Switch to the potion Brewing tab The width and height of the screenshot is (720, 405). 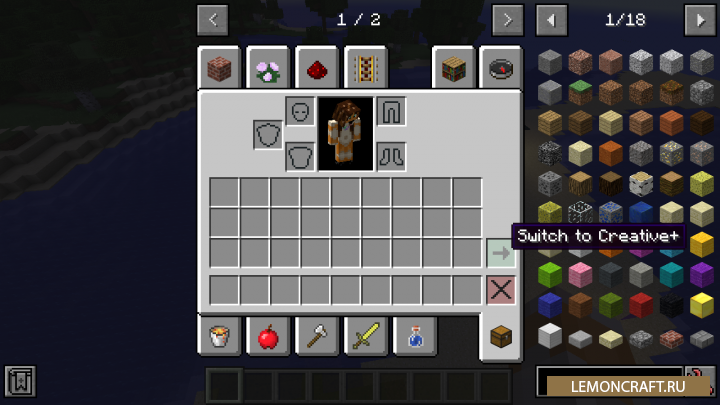414,337
